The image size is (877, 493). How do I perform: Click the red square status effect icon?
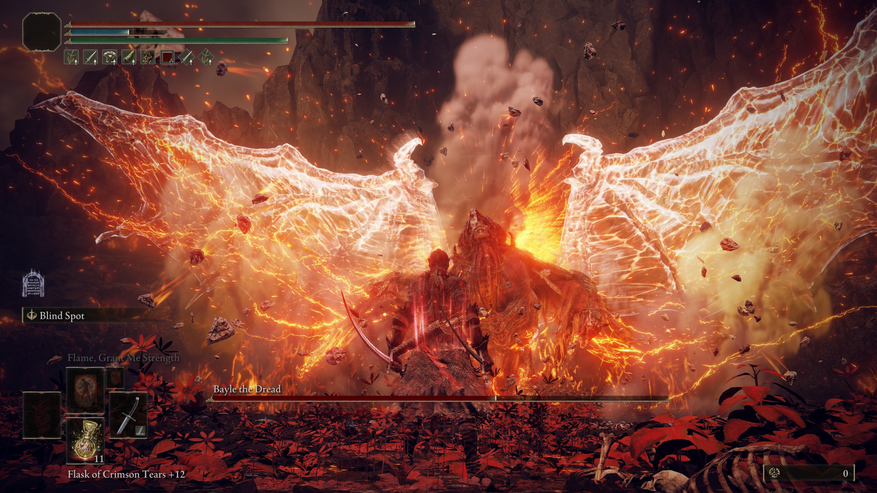168,57
